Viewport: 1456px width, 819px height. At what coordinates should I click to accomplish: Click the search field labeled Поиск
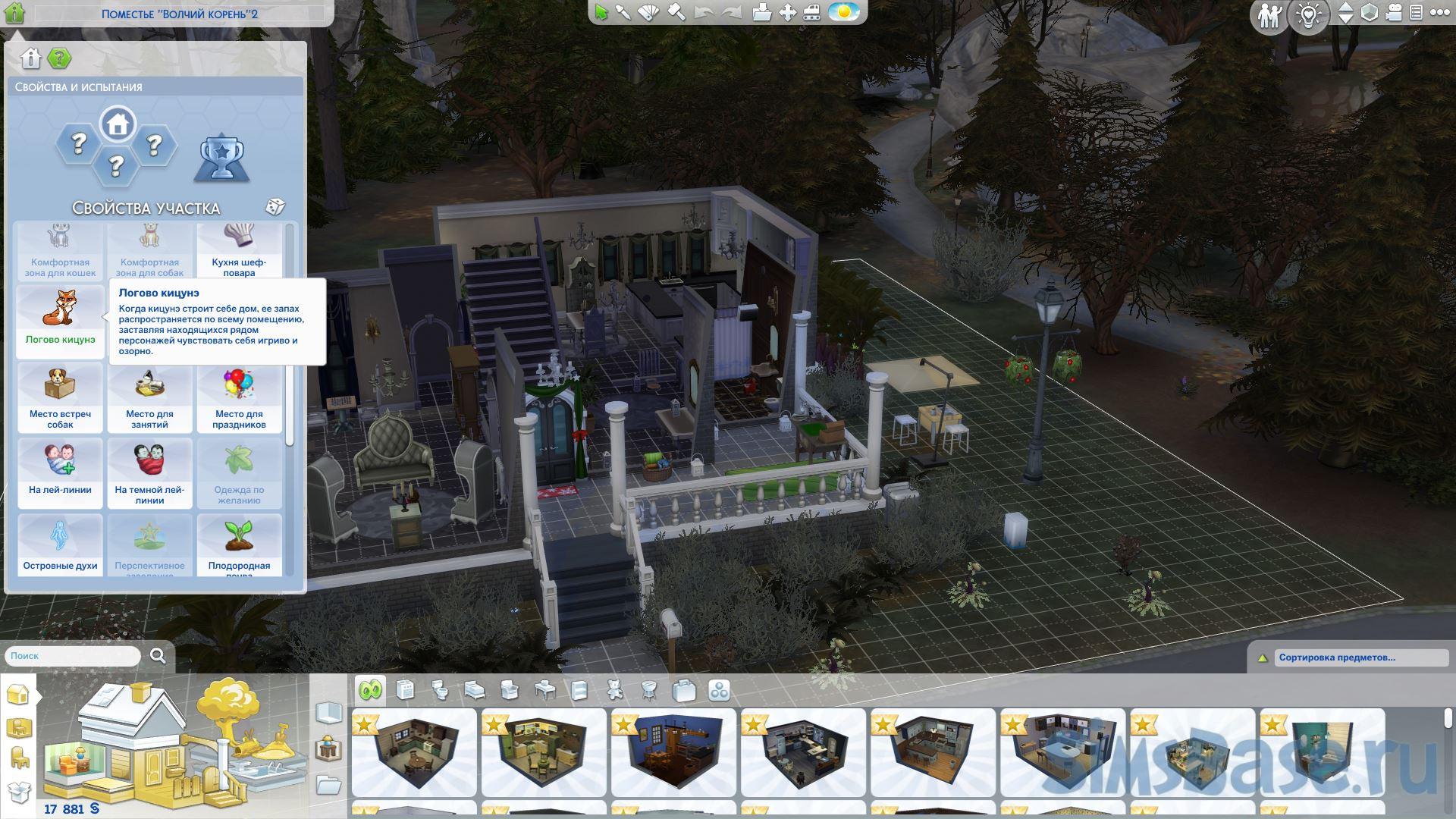pyautogui.click(x=73, y=656)
